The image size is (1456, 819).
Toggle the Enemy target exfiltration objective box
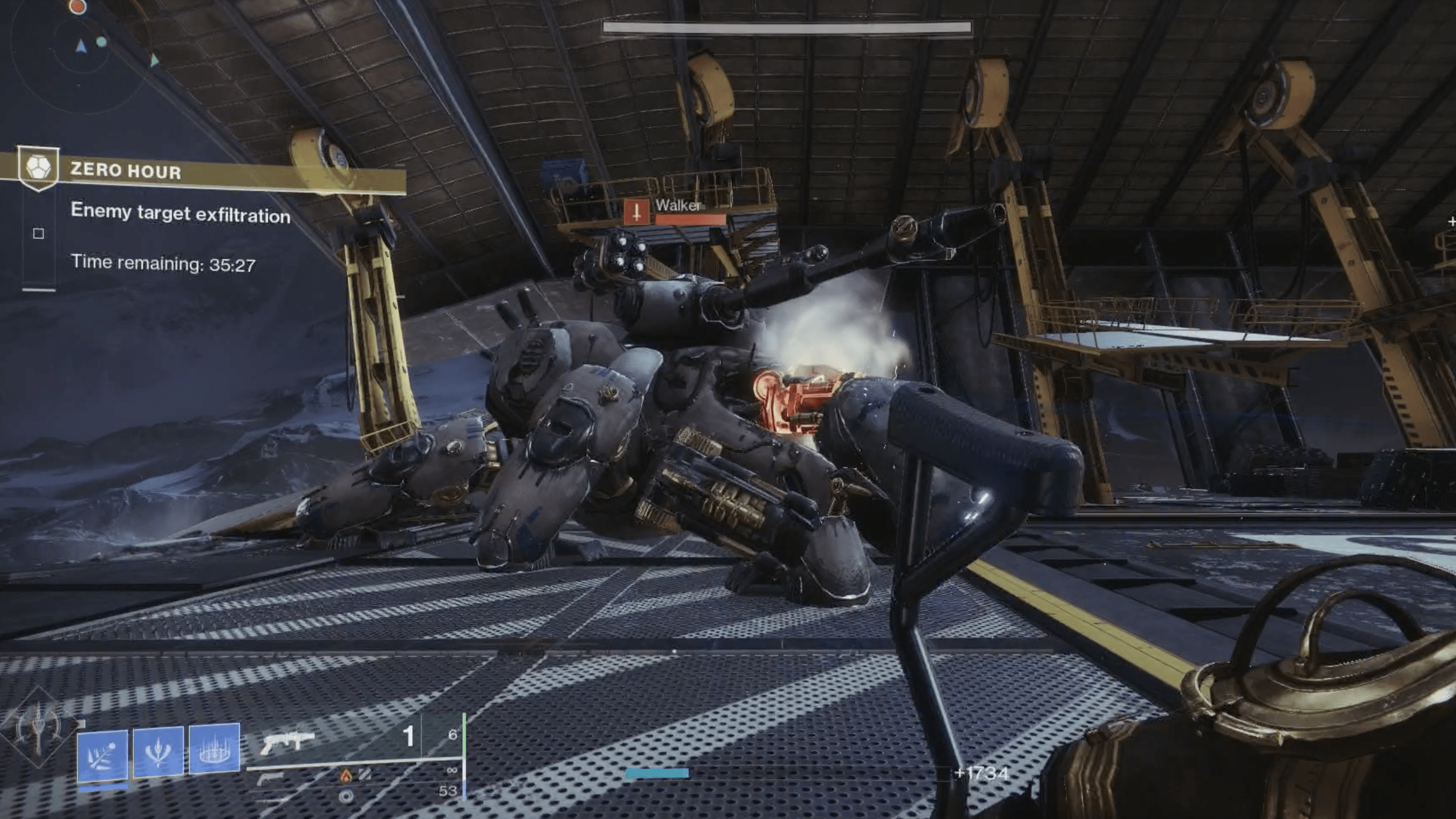coord(38,233)
